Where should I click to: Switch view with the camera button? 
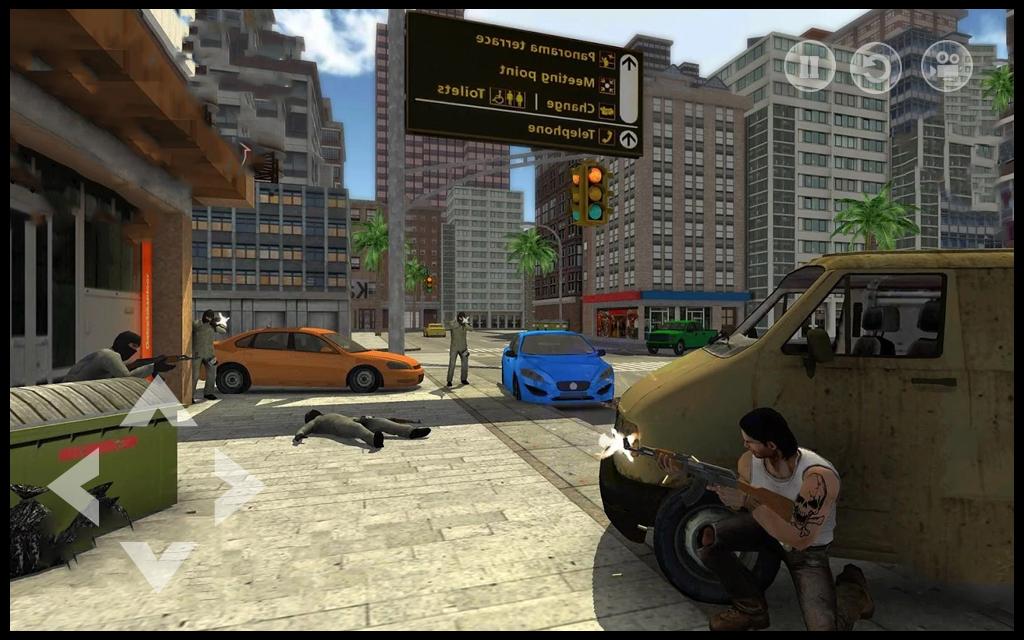[946, 67]
